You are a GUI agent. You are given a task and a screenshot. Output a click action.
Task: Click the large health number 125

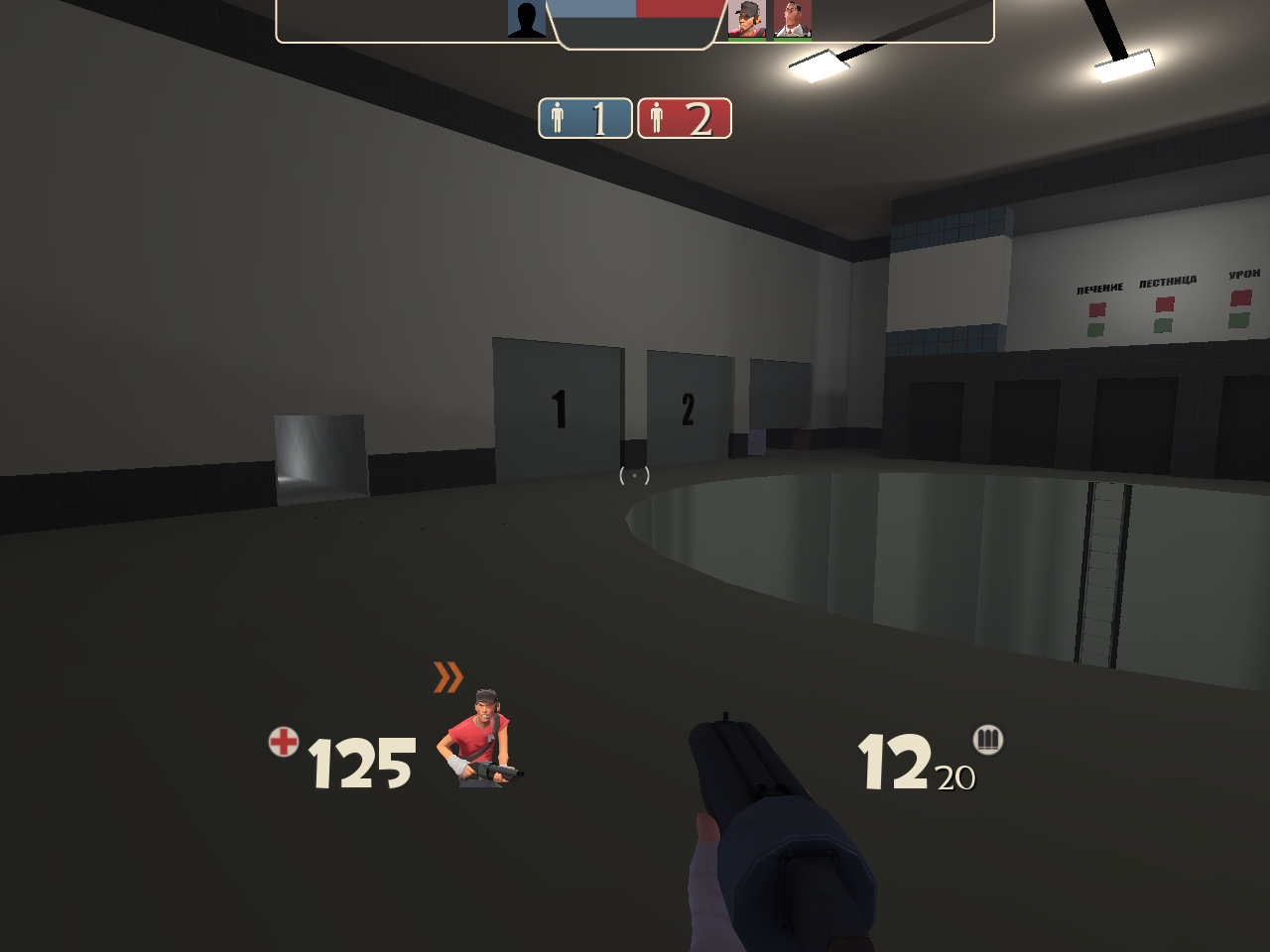(x=360, y=764)
